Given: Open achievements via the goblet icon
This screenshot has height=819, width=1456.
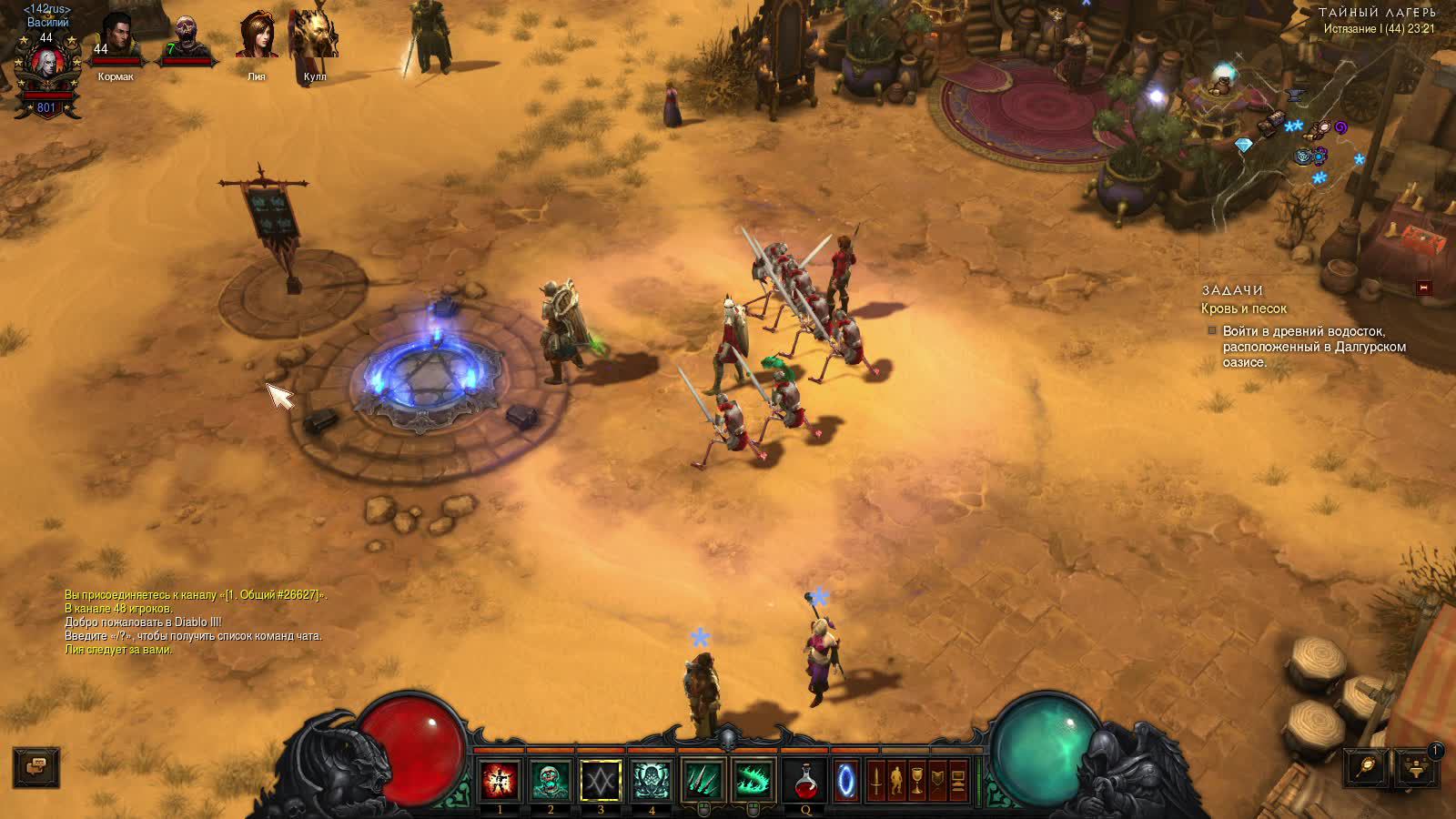Looking at the screenshot, I should tap(916, 781).
